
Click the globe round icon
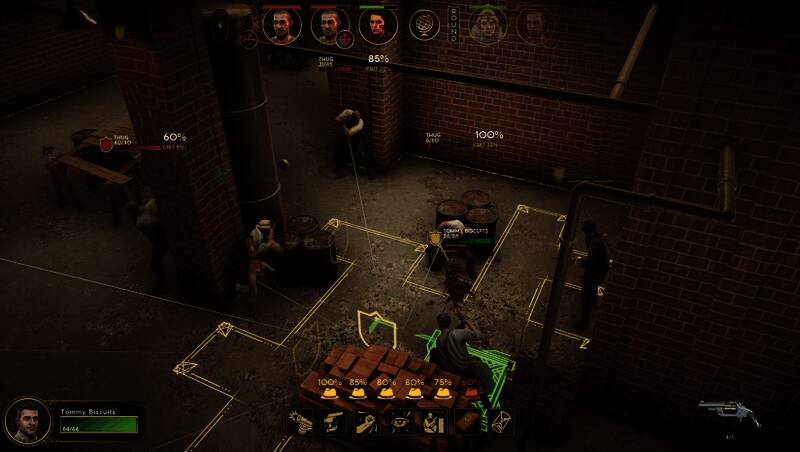[425, 26]
